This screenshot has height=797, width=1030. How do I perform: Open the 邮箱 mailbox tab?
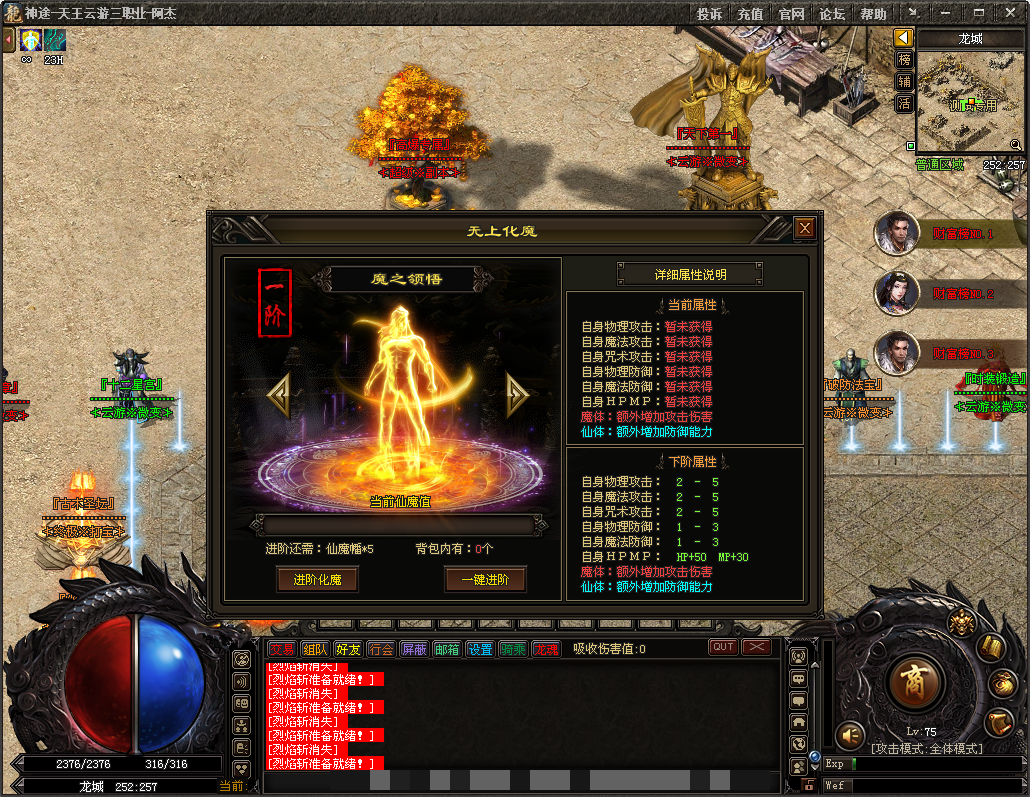pos(447,649)
